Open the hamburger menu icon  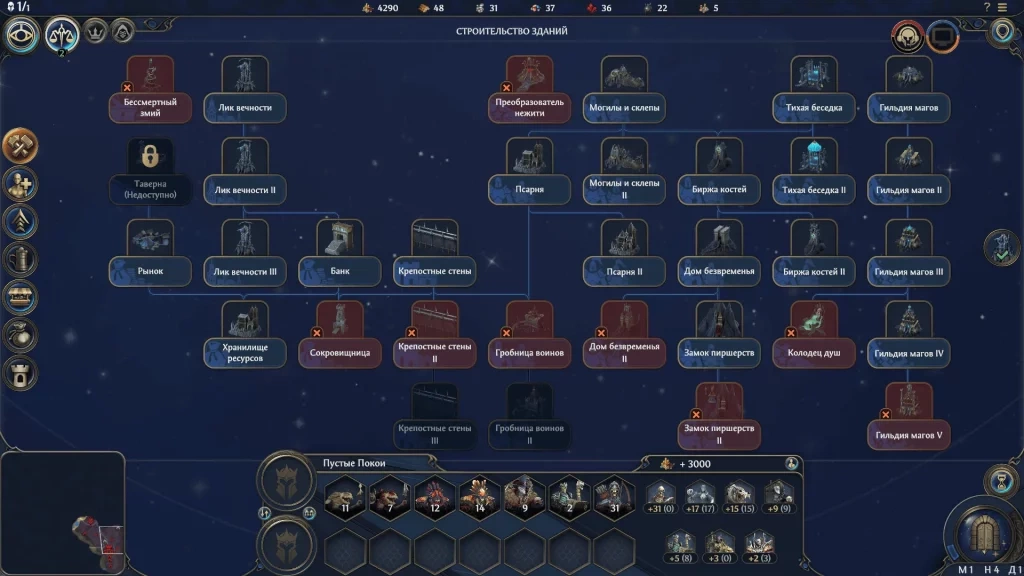coord(1002,7)
